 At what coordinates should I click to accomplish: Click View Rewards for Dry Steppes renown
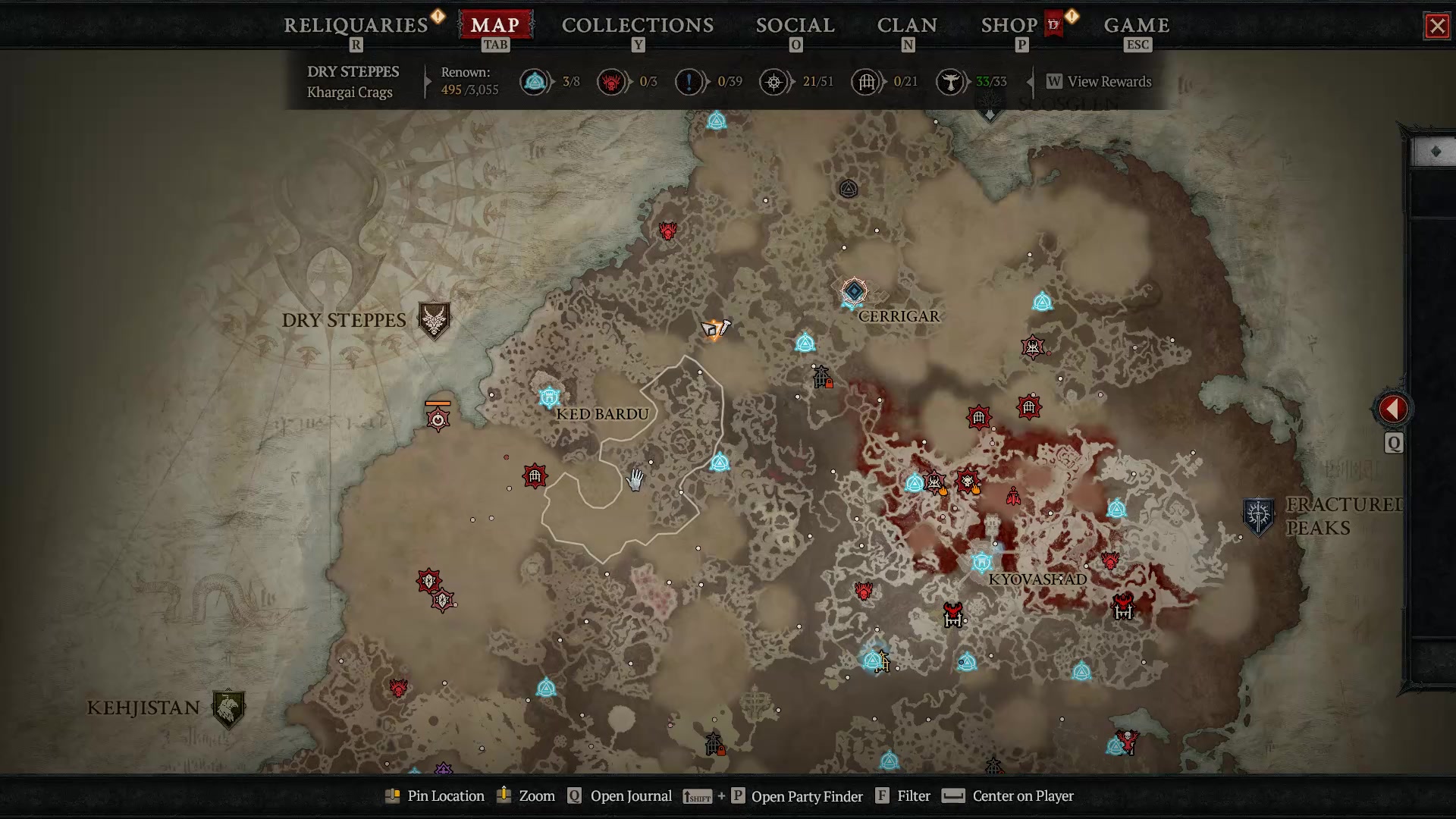tap(1108, 82)
